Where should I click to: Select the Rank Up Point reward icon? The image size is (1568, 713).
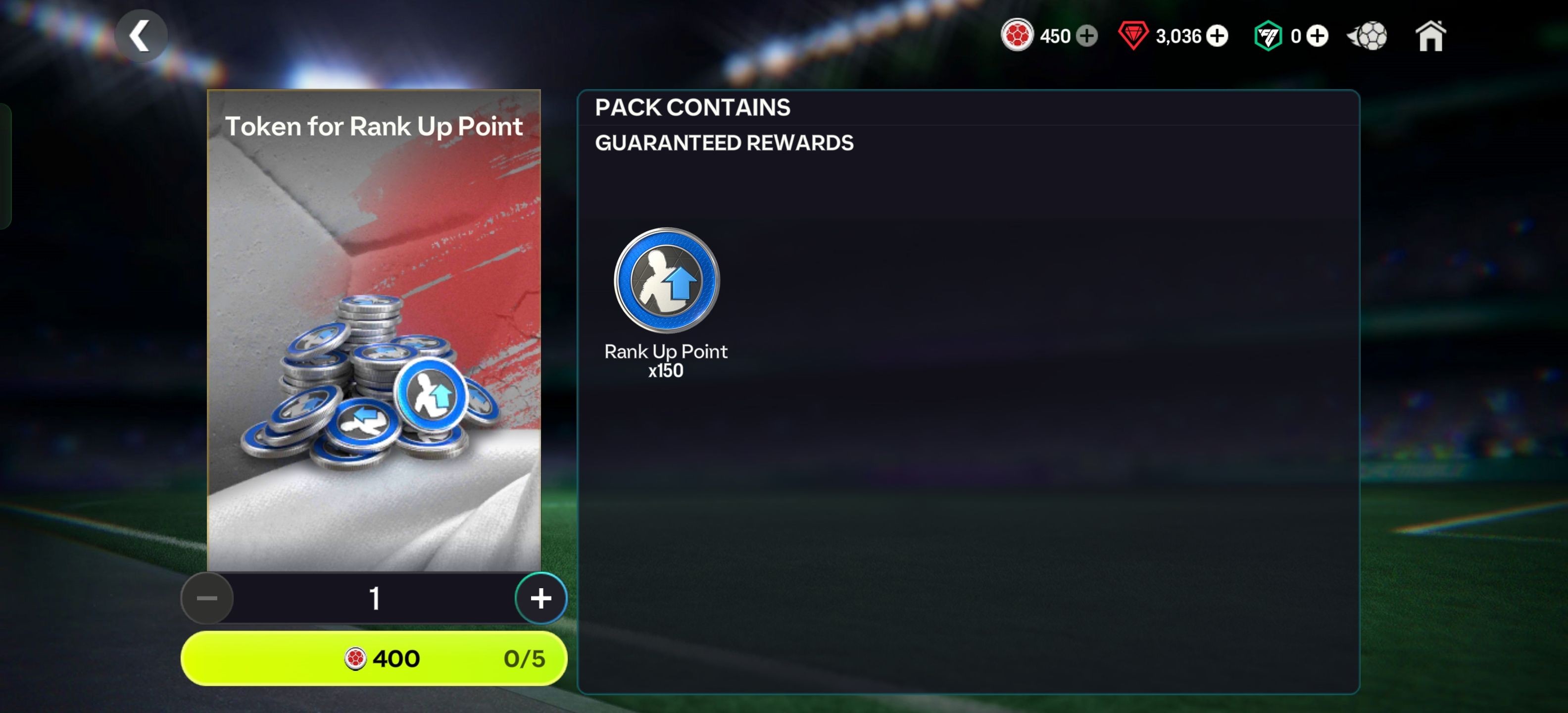[666, 280]
